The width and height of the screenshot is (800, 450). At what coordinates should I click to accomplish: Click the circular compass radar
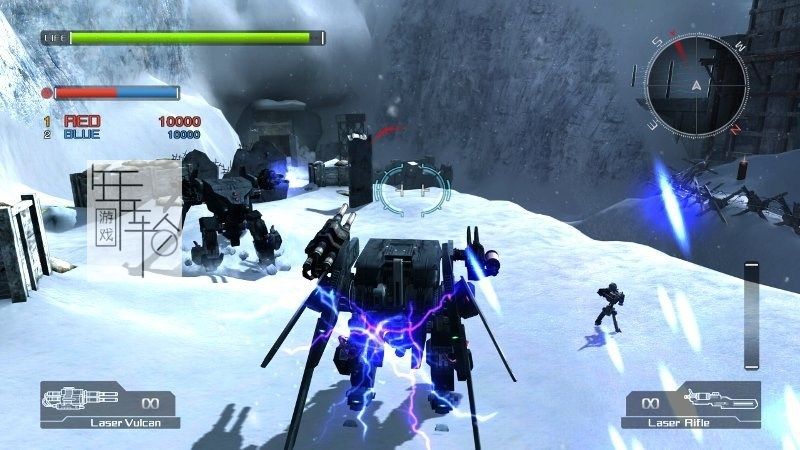click(695, 83)
